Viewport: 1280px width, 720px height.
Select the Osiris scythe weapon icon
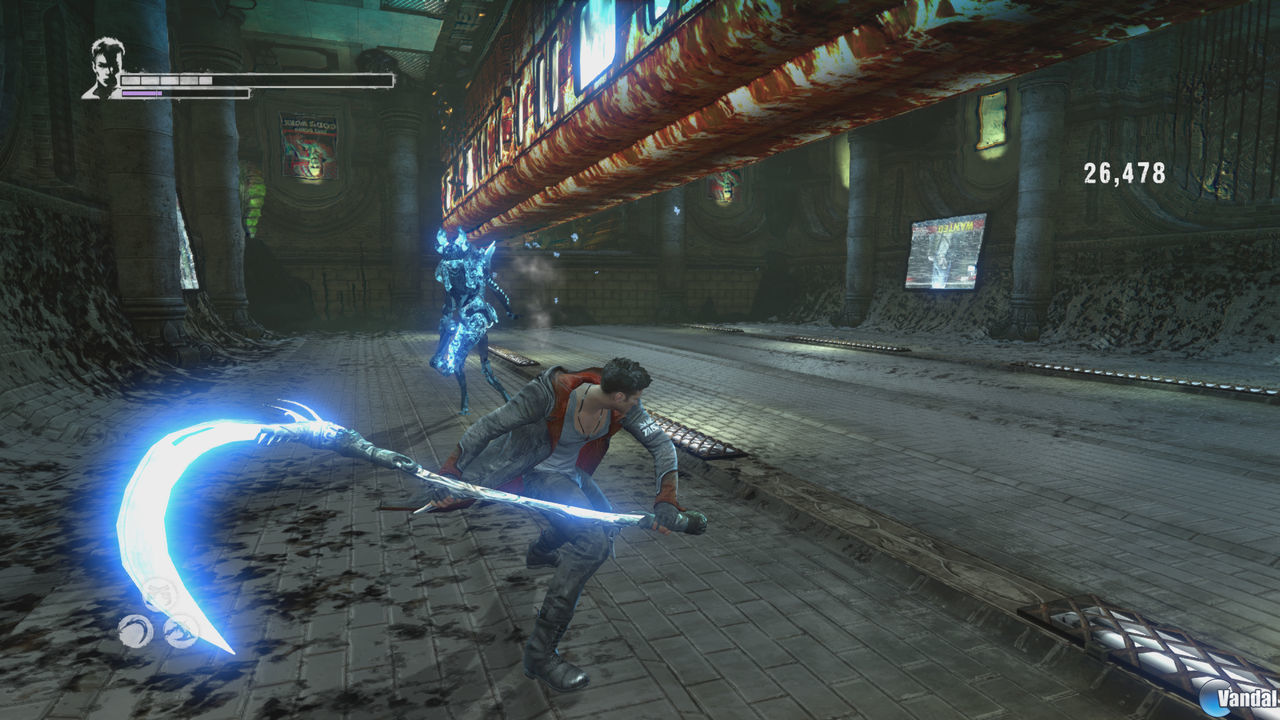pos(135,630)
